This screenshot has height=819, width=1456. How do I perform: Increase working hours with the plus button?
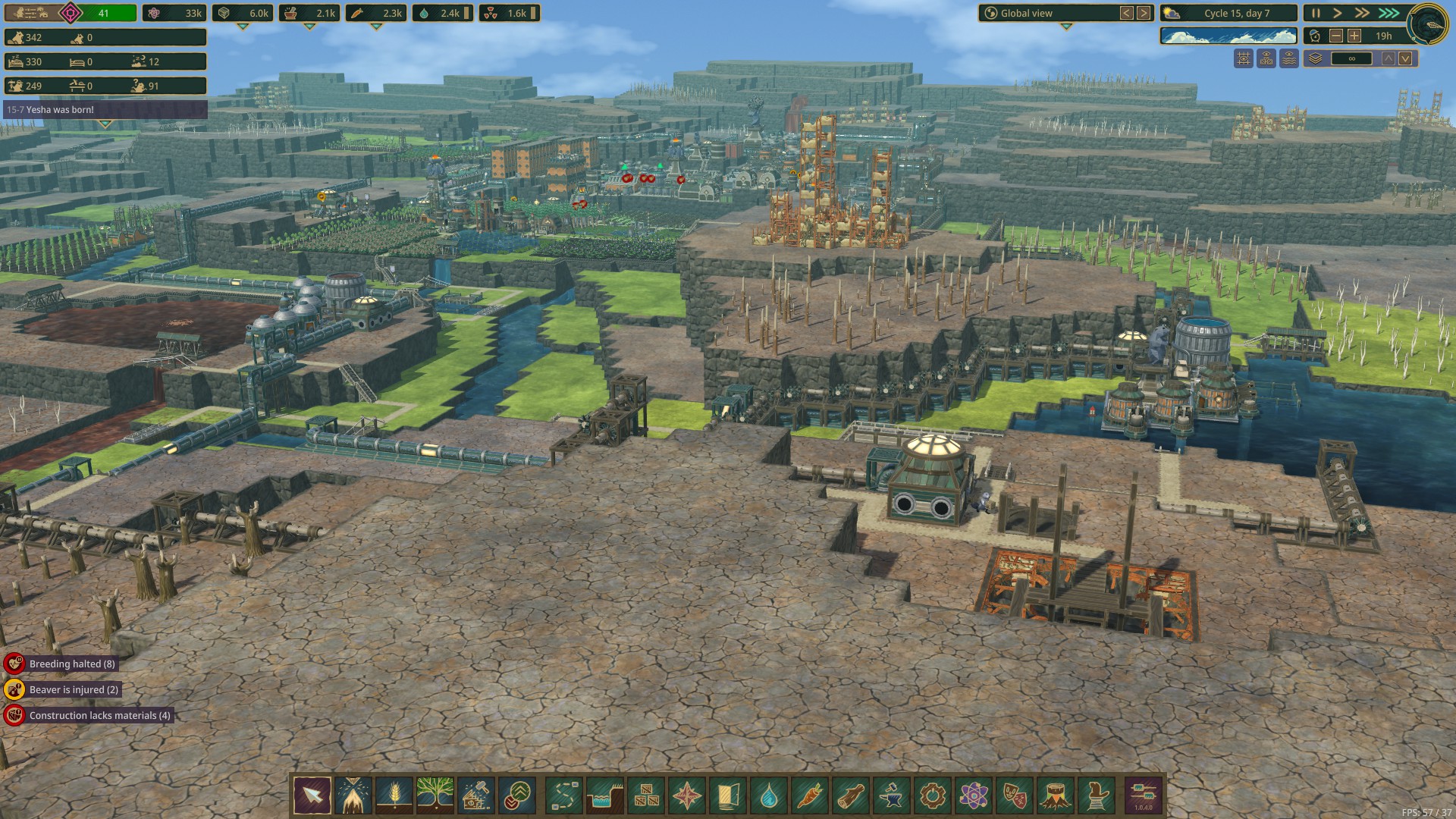coord(1354,36)
